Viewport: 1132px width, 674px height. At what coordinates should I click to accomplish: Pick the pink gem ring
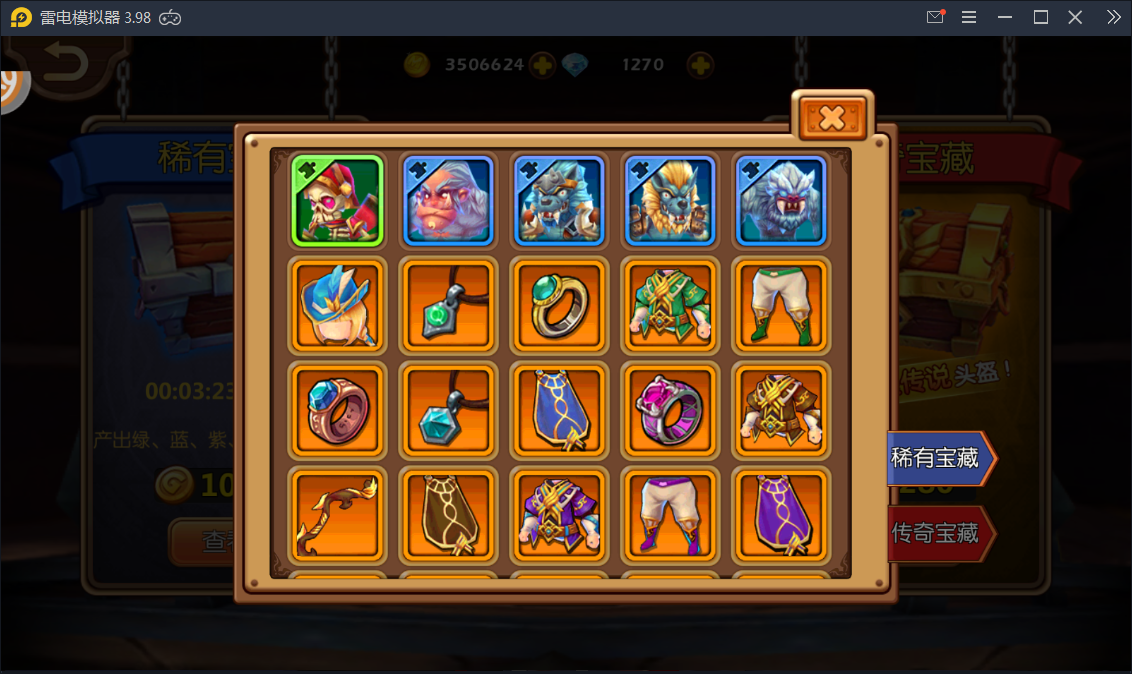(670, 411)
